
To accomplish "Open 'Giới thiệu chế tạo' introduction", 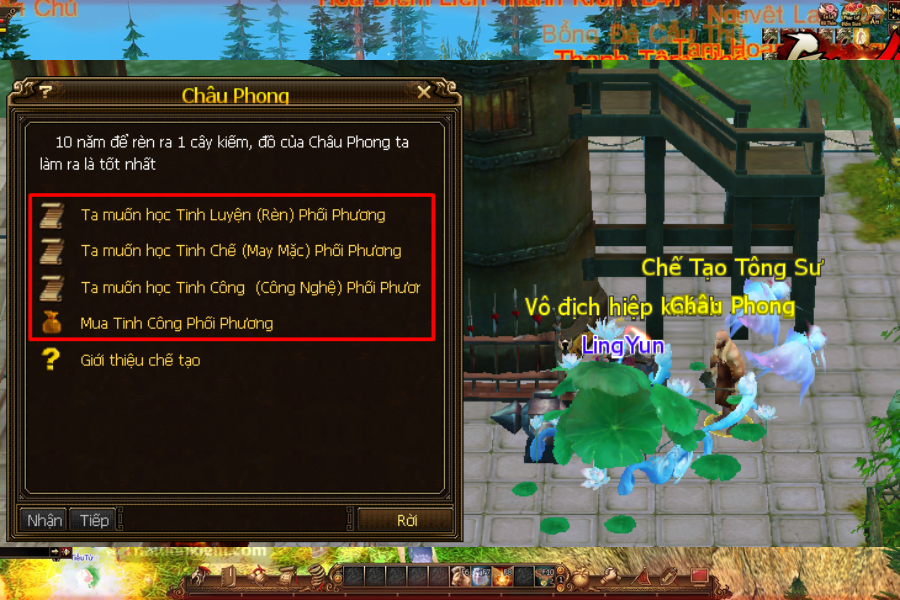I will [140, 360].
